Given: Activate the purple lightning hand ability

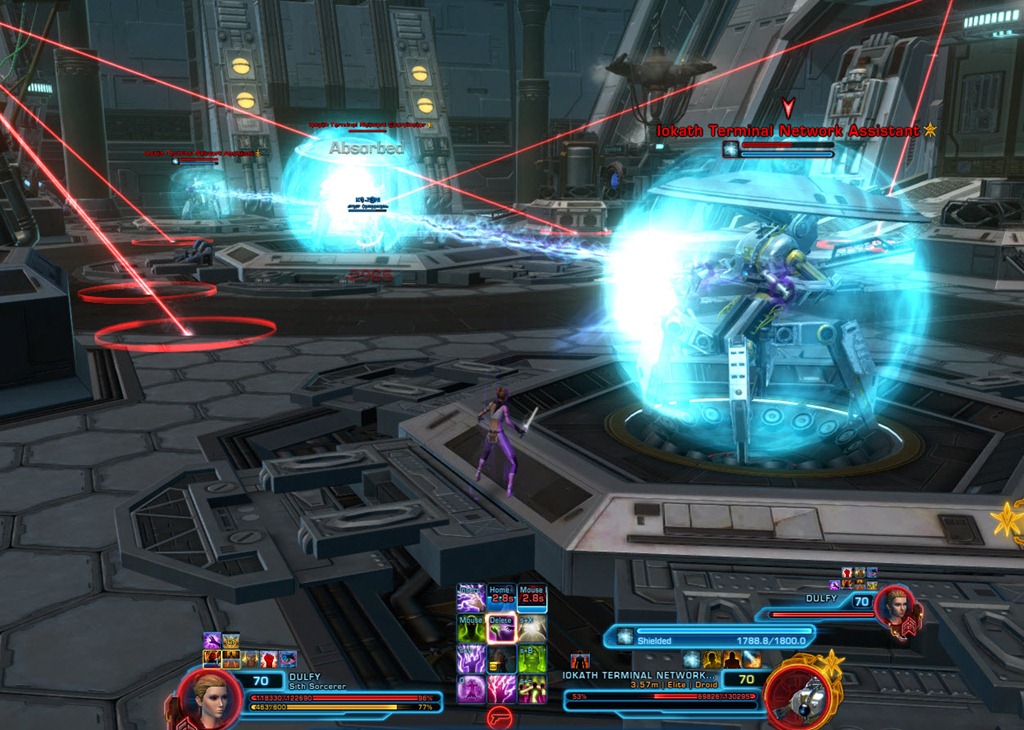Looking at the screenshot, I should 471,598.
